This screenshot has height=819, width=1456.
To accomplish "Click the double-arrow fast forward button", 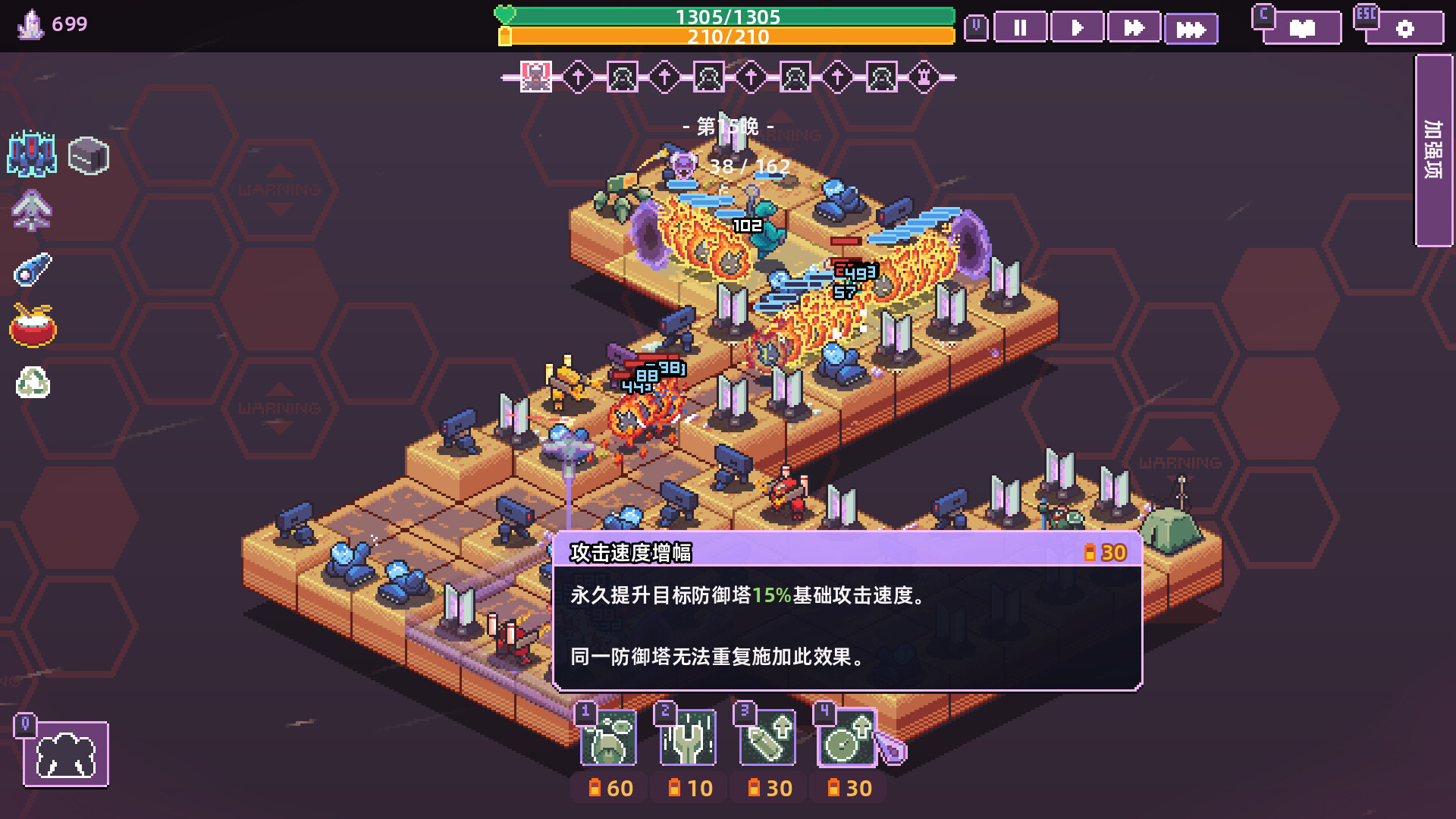I will pyautogui.click(x=1134, y=28).
